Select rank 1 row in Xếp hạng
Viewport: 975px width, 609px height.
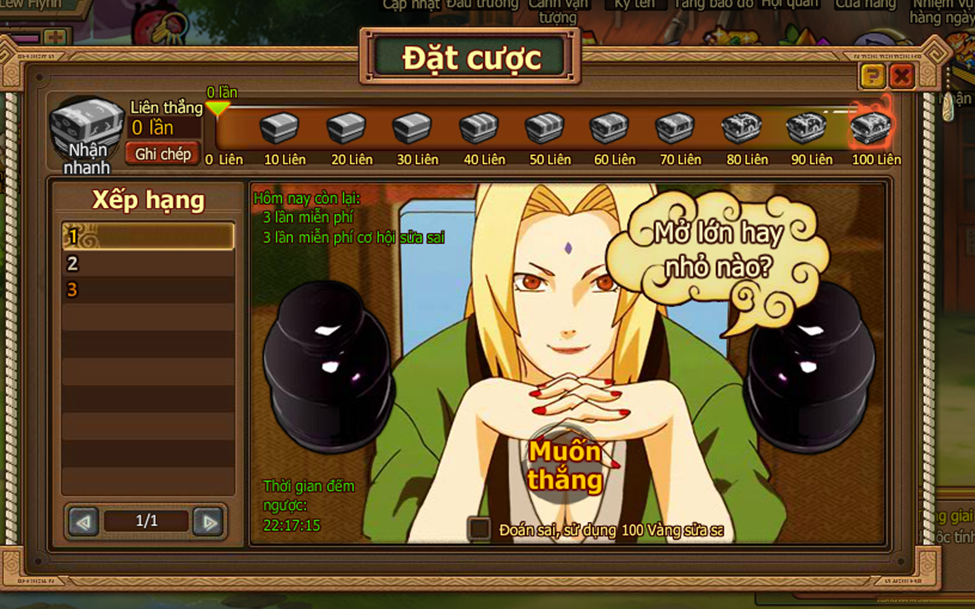pos(148,237)
